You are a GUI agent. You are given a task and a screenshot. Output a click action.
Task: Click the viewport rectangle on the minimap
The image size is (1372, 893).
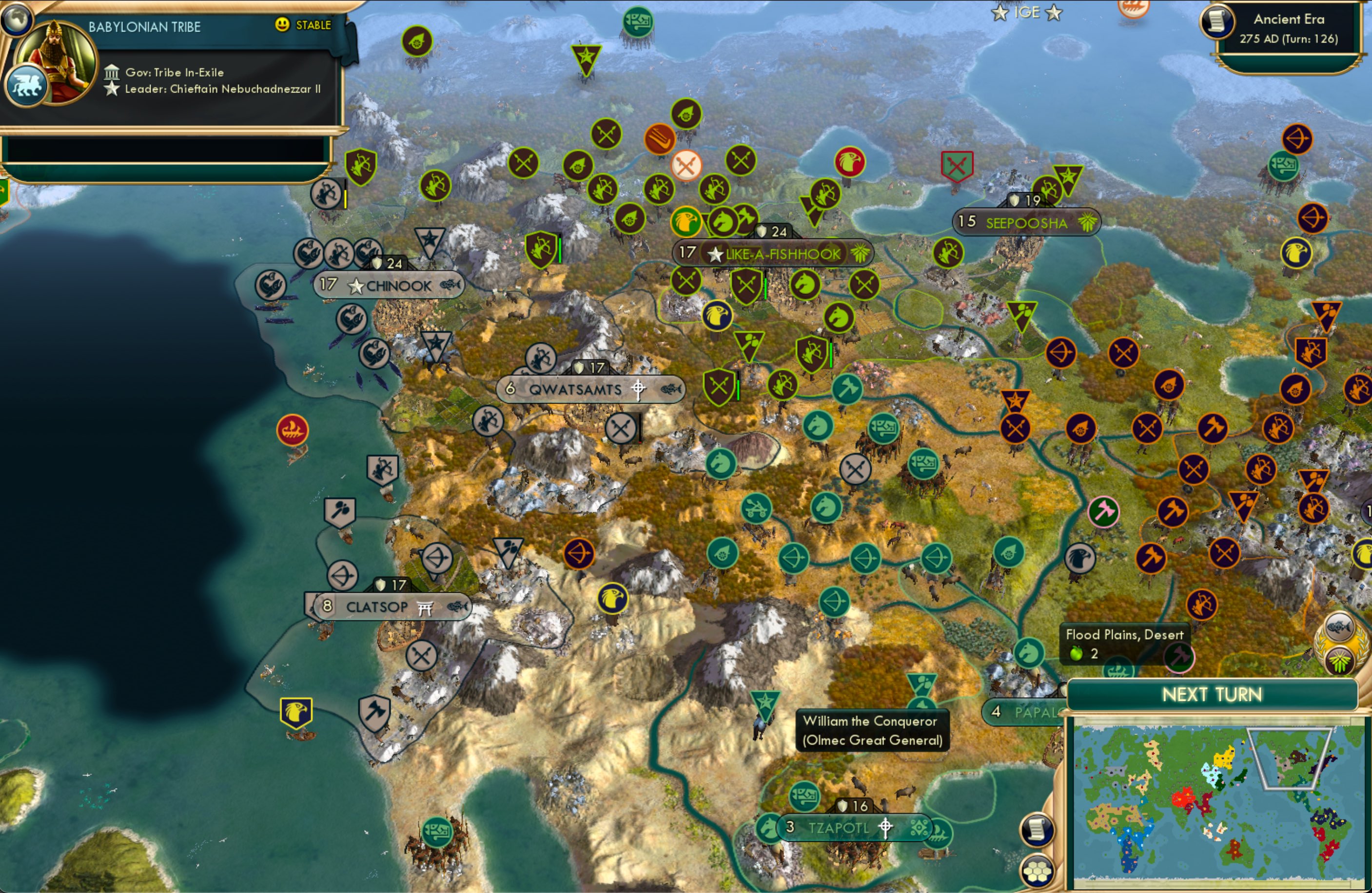1289,761
